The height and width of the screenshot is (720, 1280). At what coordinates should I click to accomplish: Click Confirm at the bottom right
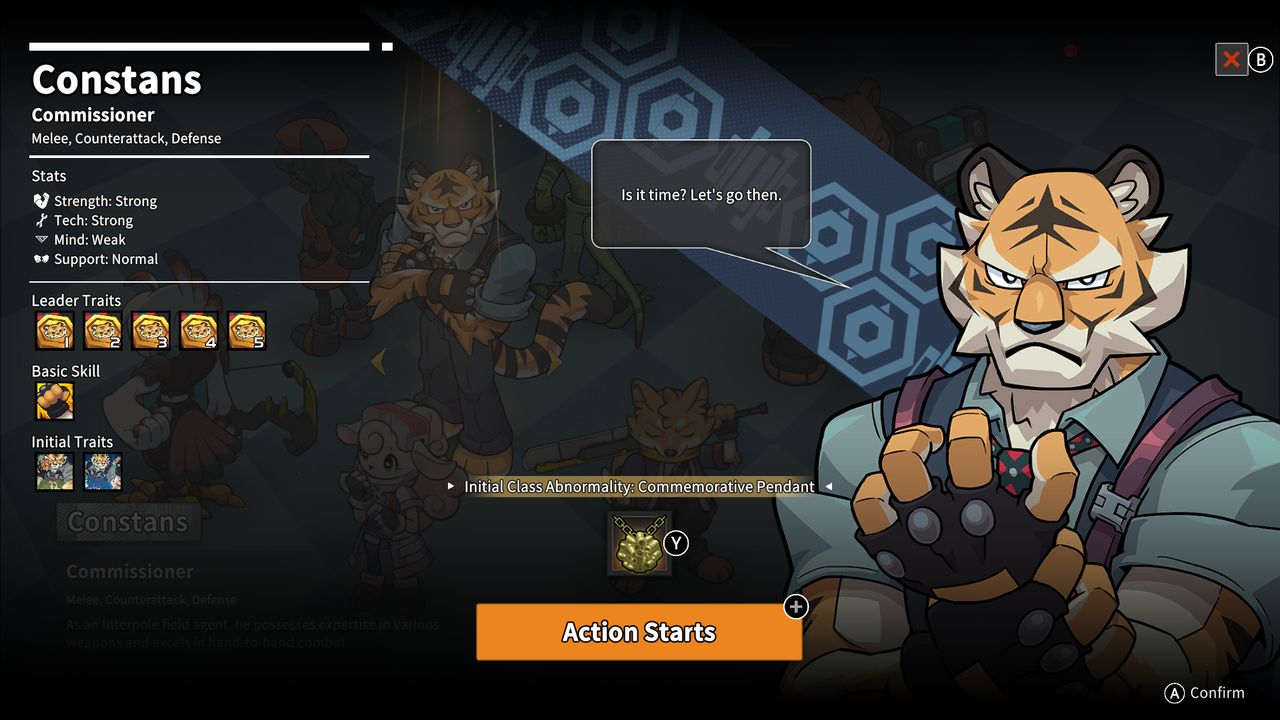click(x=1205, y=692)
